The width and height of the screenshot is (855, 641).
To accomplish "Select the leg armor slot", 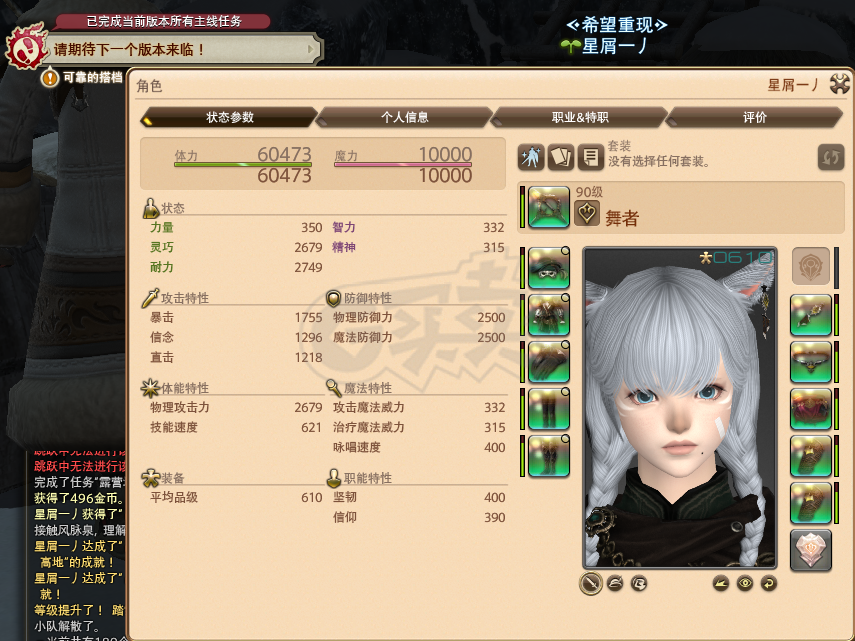I will (548, 409).
